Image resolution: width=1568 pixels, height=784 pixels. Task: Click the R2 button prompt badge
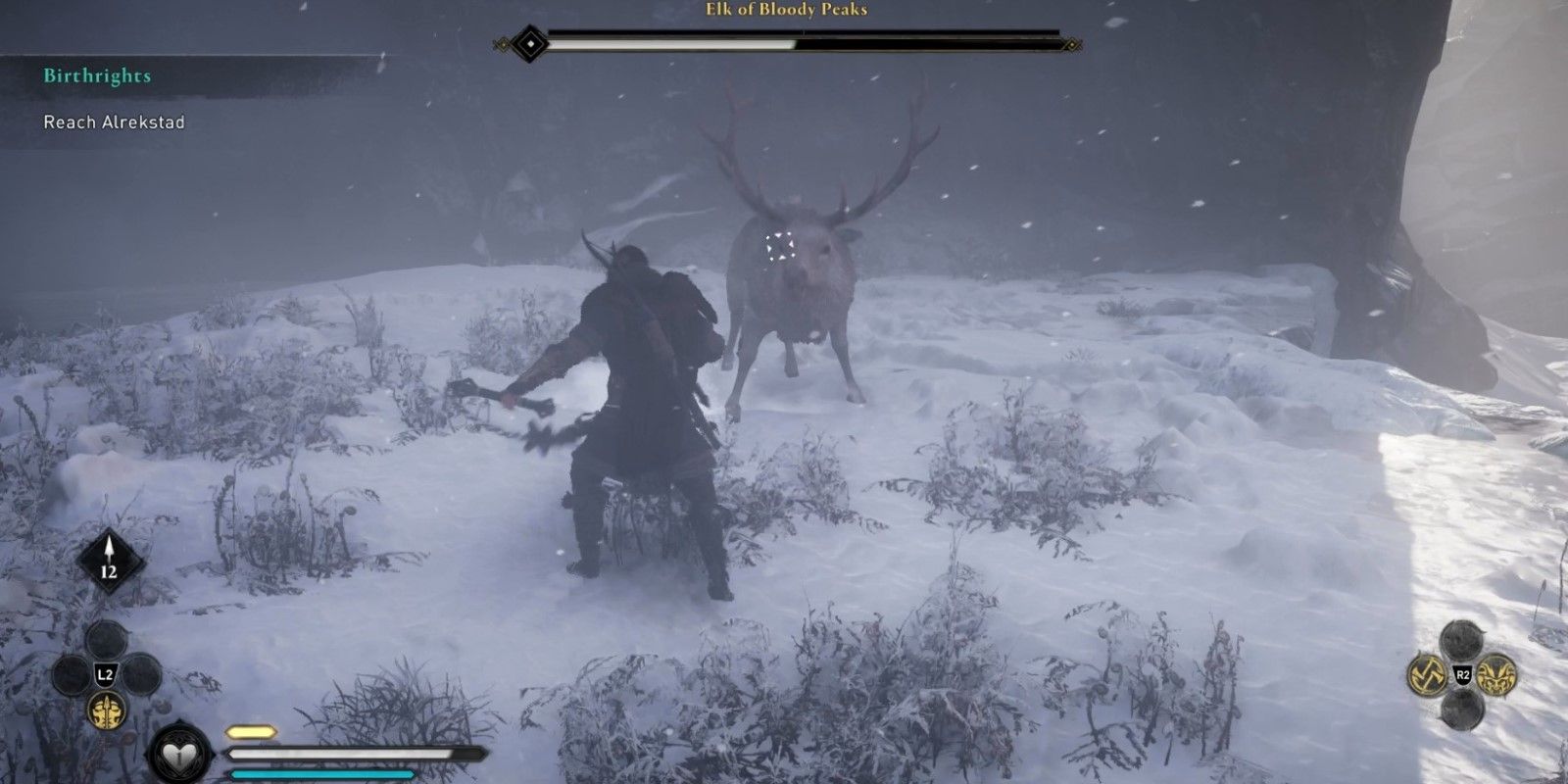click(1464, 673)
